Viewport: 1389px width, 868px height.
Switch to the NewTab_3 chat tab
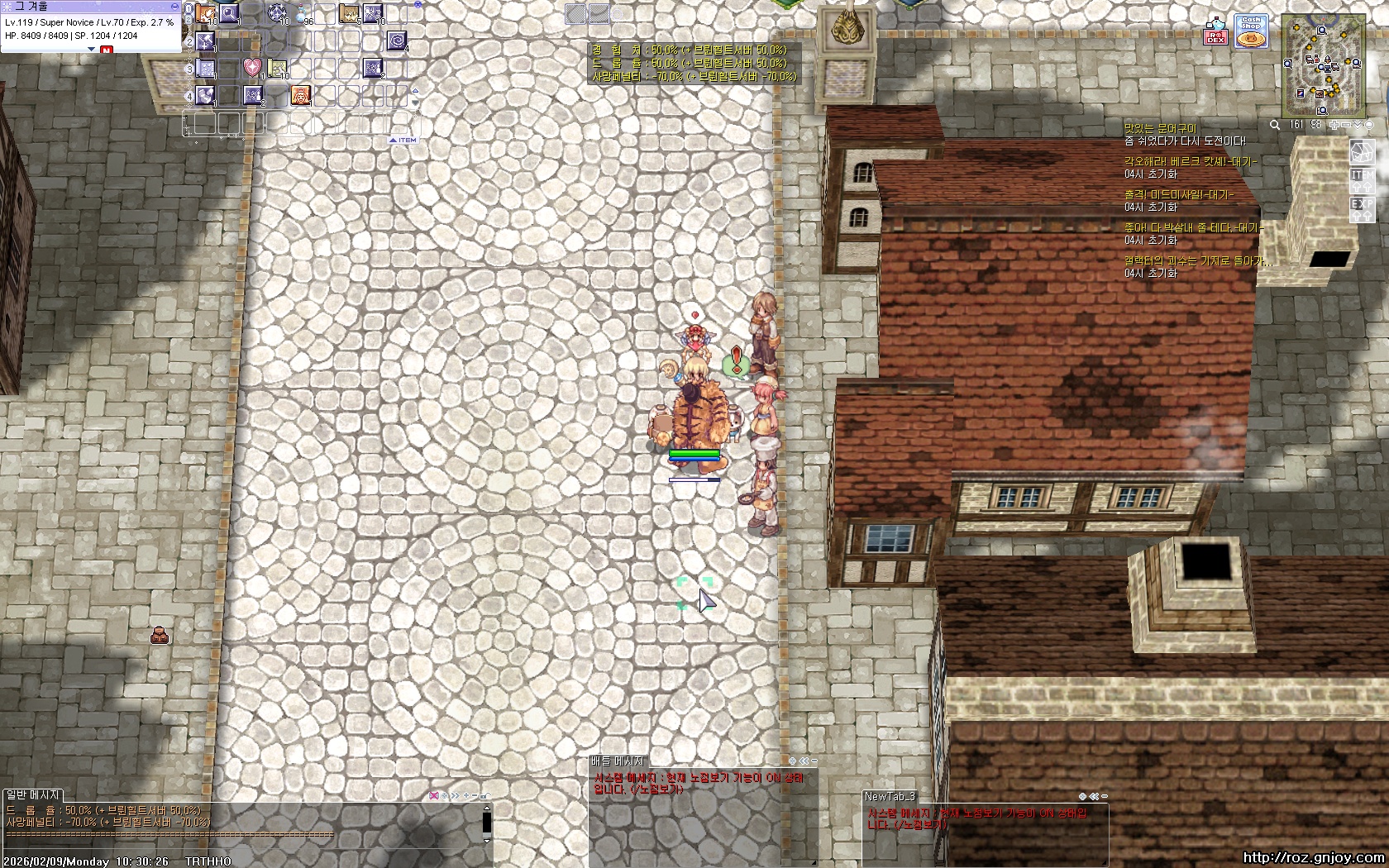[x=890, y=796]
